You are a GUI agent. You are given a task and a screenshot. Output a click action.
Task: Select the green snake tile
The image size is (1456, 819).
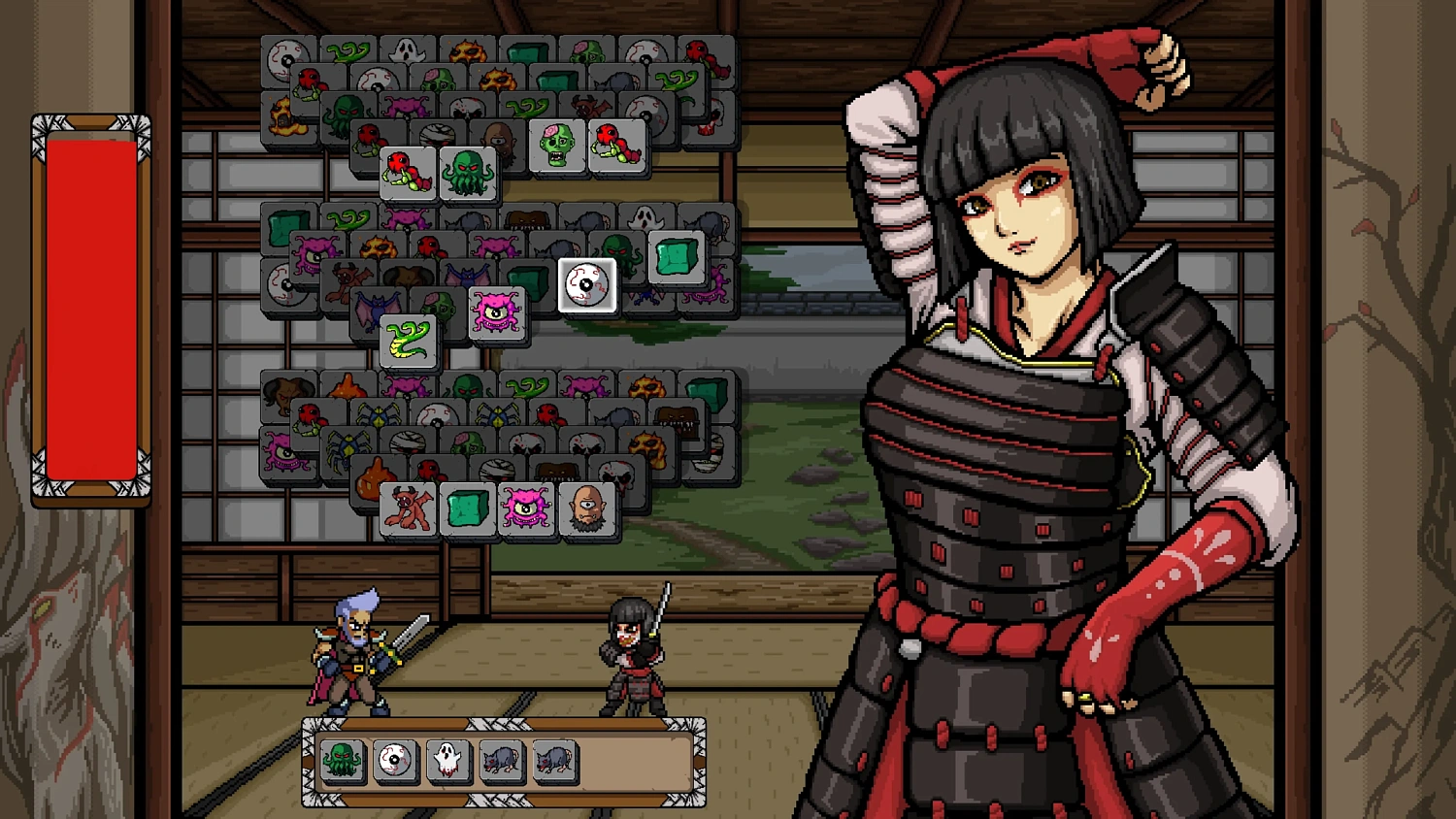tap(409, 342)
